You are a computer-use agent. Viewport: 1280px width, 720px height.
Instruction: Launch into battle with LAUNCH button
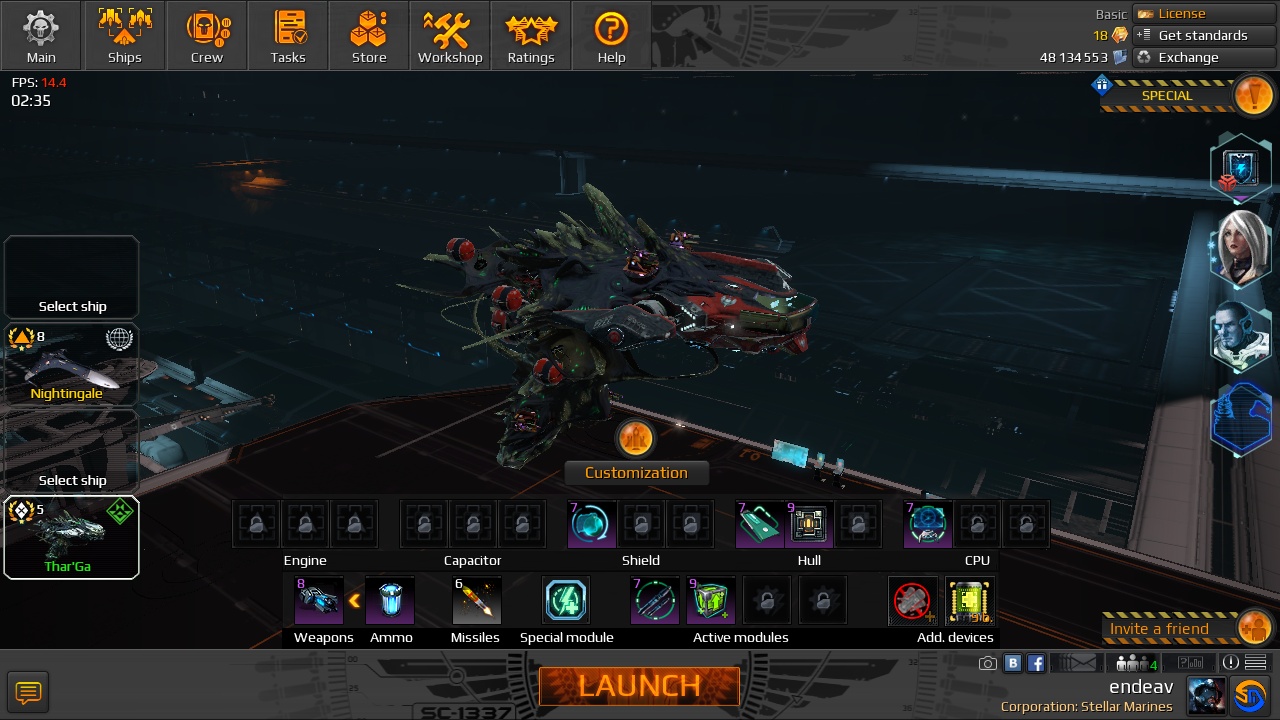[639, 686]
